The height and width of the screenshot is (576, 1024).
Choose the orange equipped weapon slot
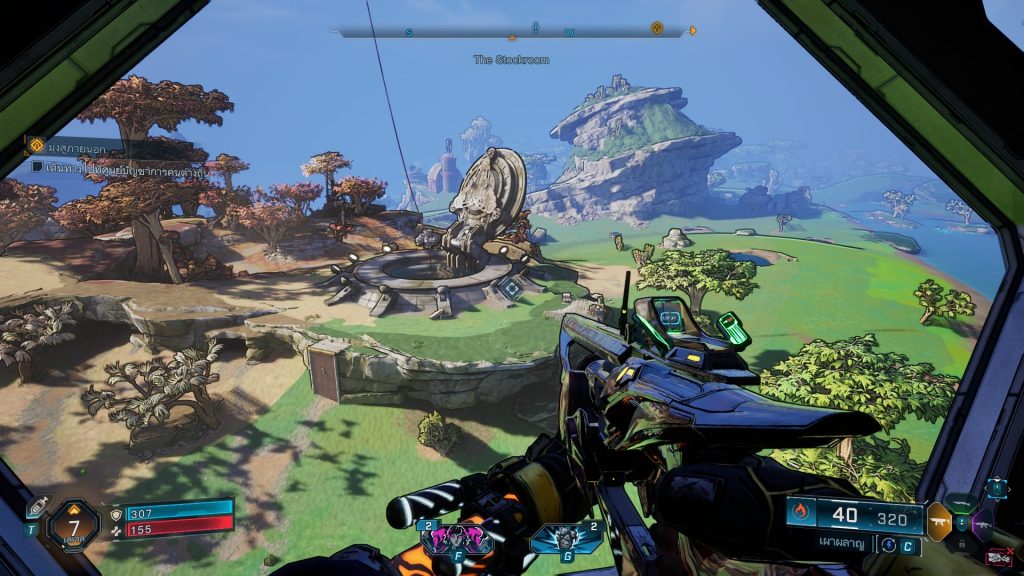(939, 521)
